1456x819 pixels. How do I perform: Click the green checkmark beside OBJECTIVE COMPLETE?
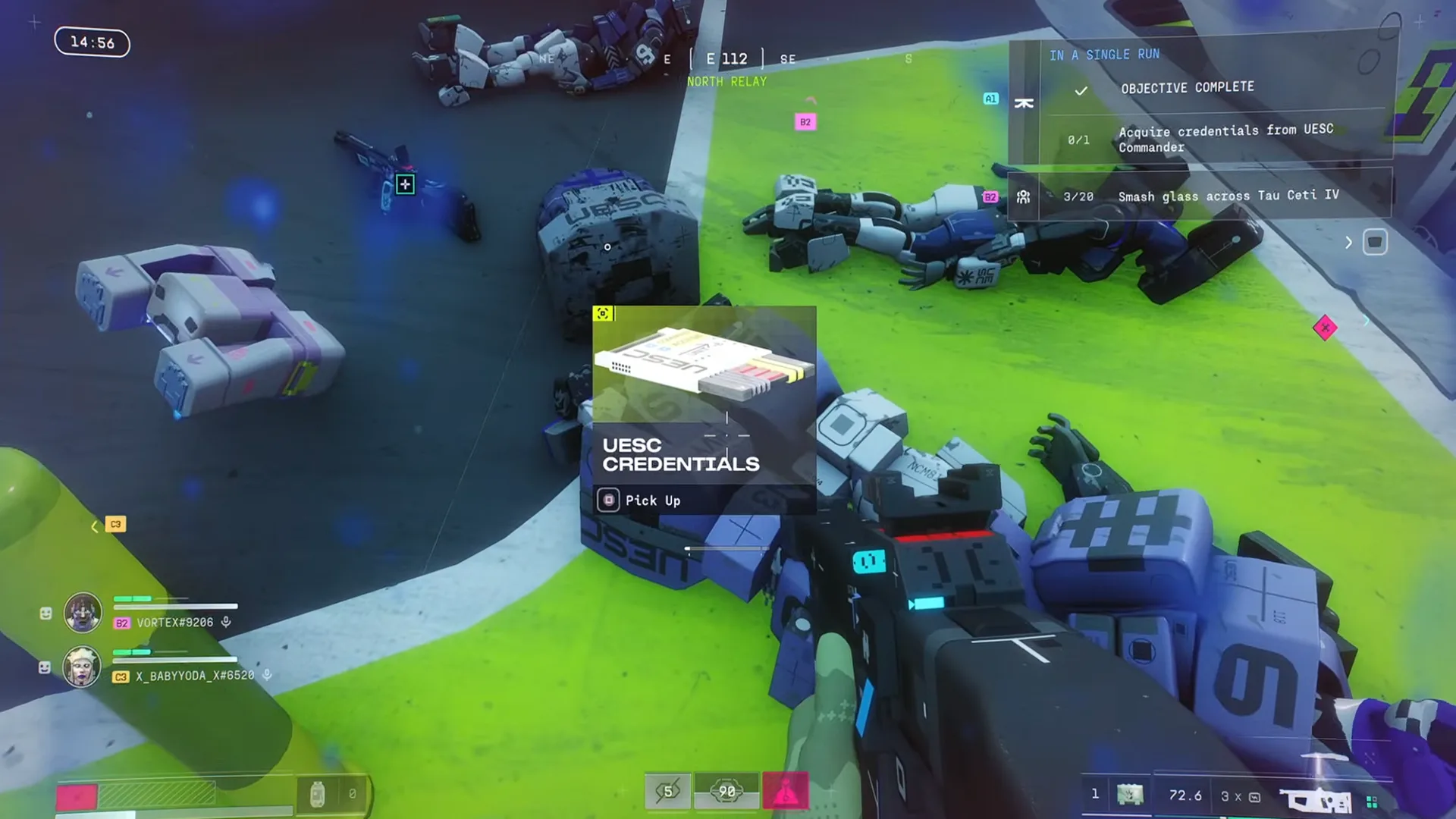pos(1082,90)
